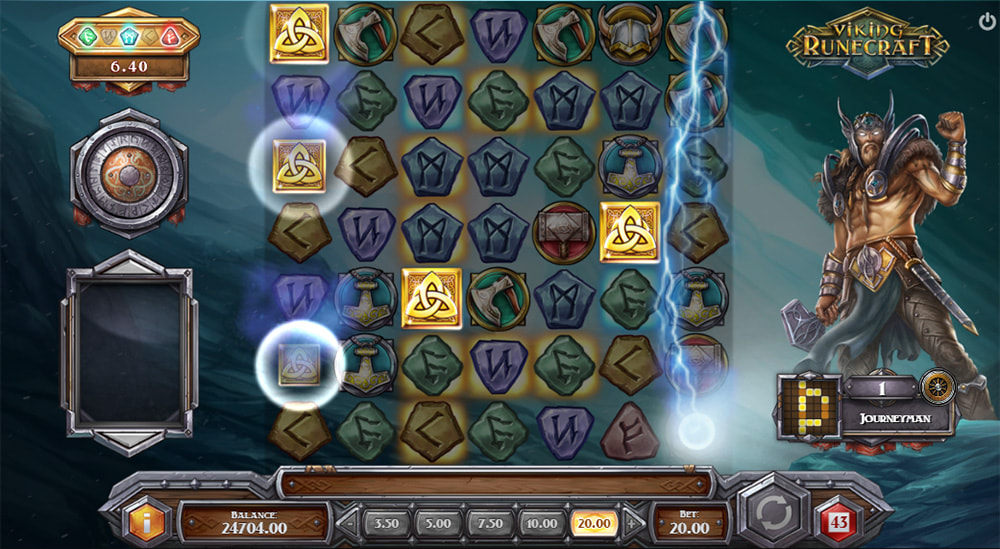1000x549 pixels.
Task: Decrease the bet with the minus arrow
Action: click(348, 522)
